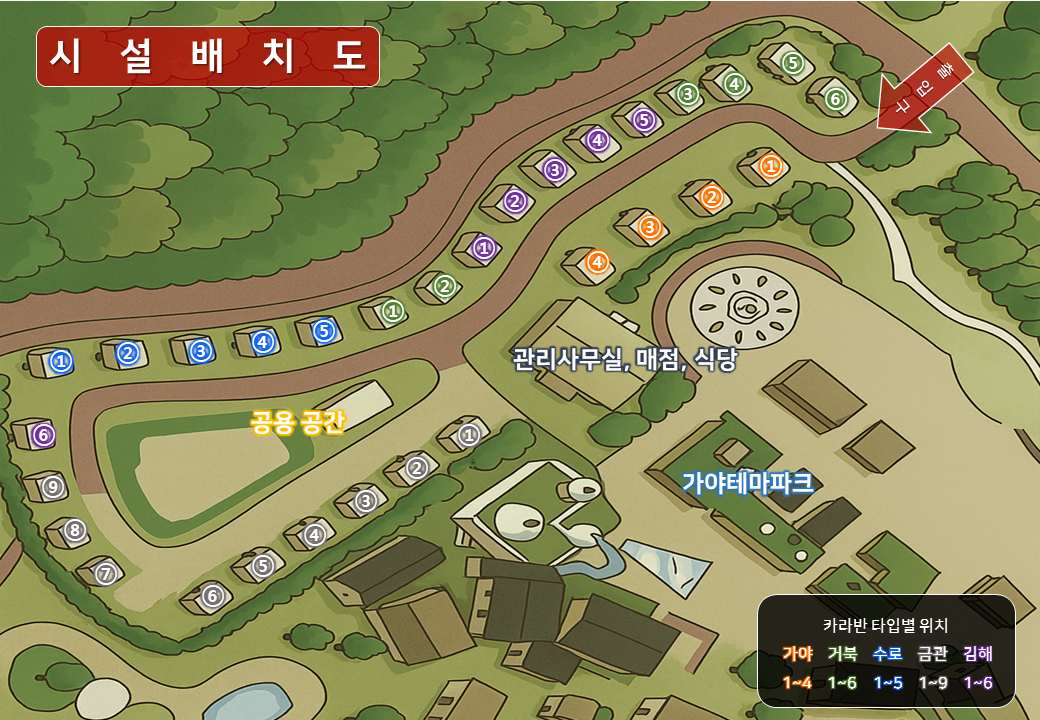
Task: Click the 관리사무실, 매점, 식당 label
Action: (x=625, y=360)
